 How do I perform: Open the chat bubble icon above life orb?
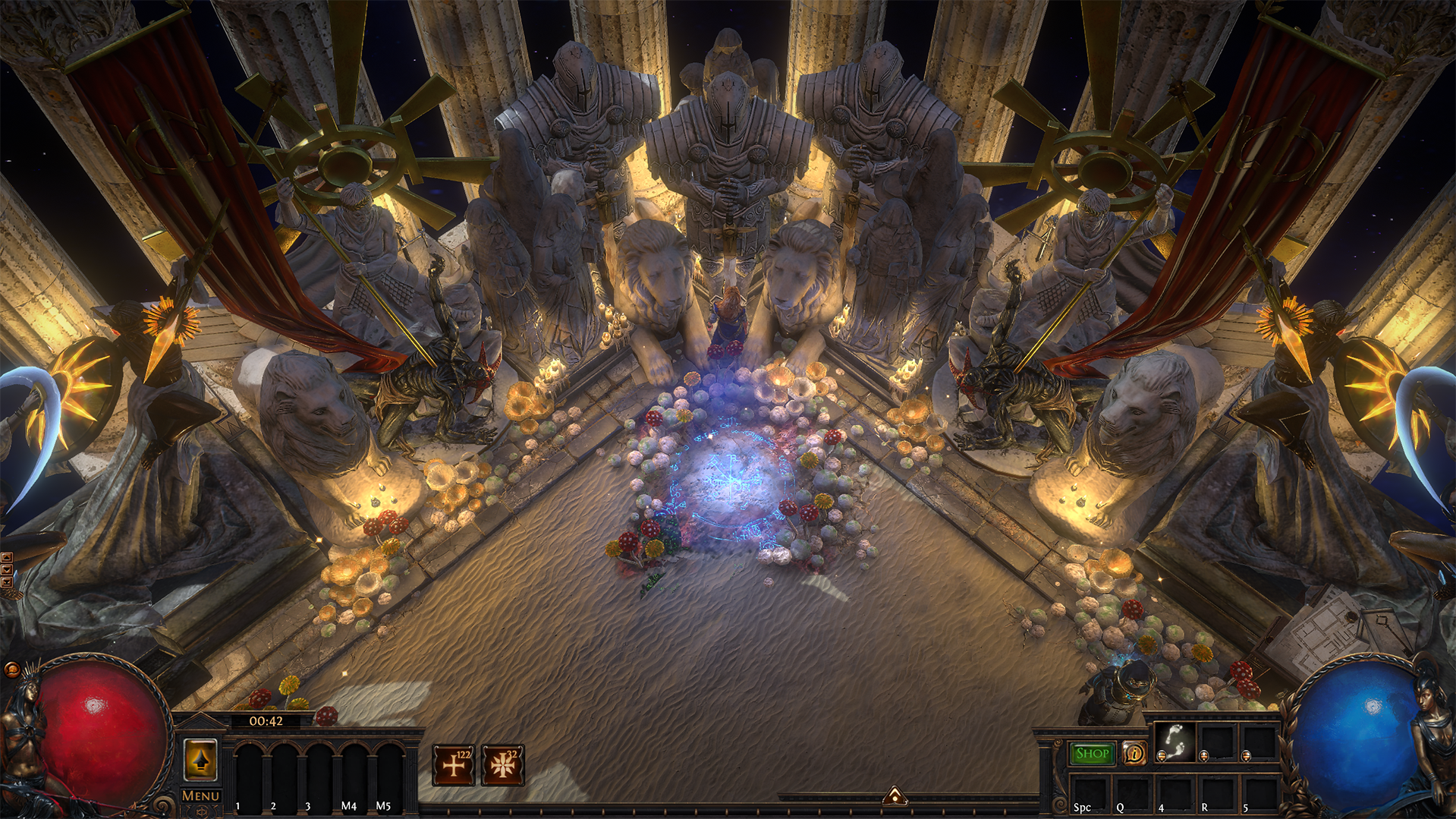tap(11, 669)
